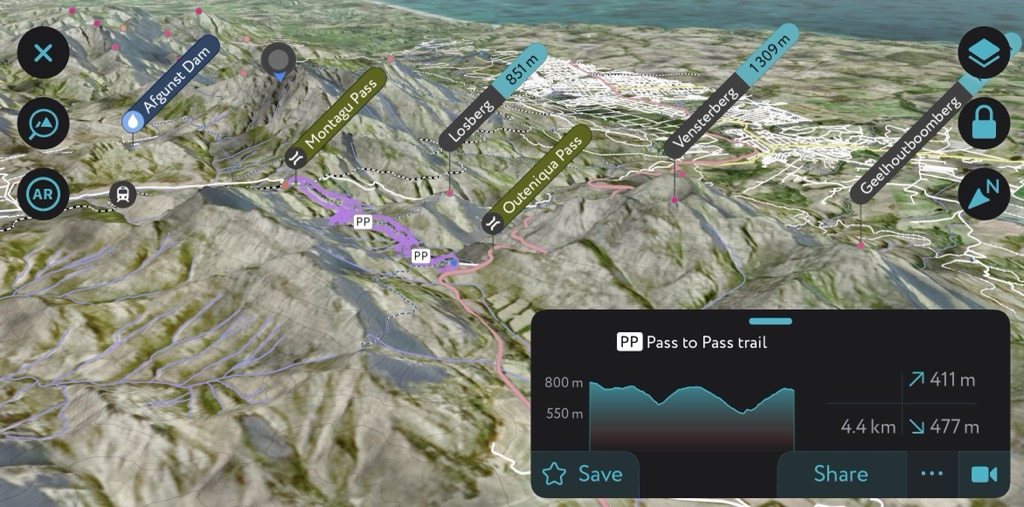1024x507 pixels.
Task: Expand the trail panel's top handle
Action: click(x=769, y=321)
